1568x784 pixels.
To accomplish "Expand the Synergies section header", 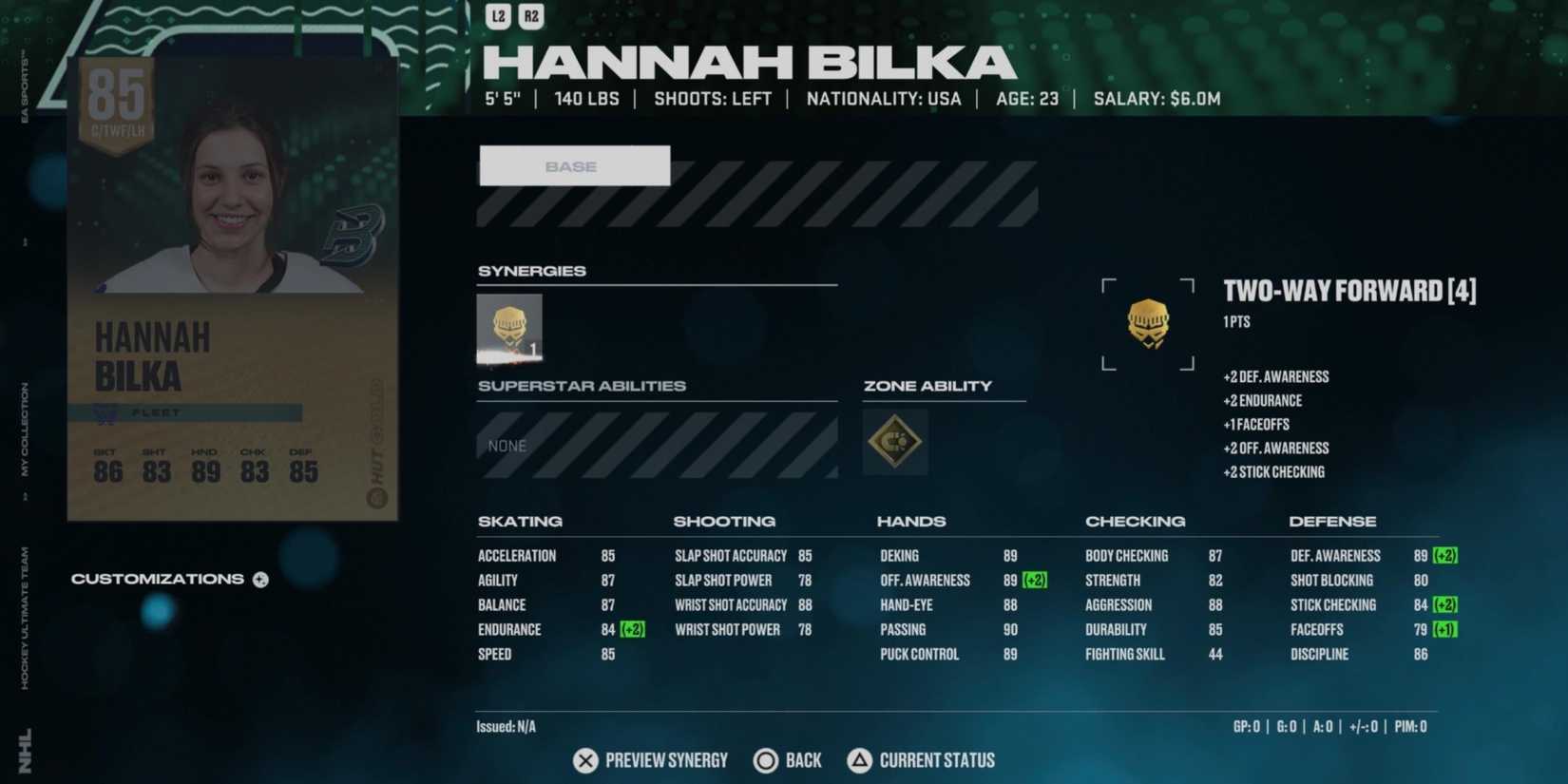I will [532, 271].
